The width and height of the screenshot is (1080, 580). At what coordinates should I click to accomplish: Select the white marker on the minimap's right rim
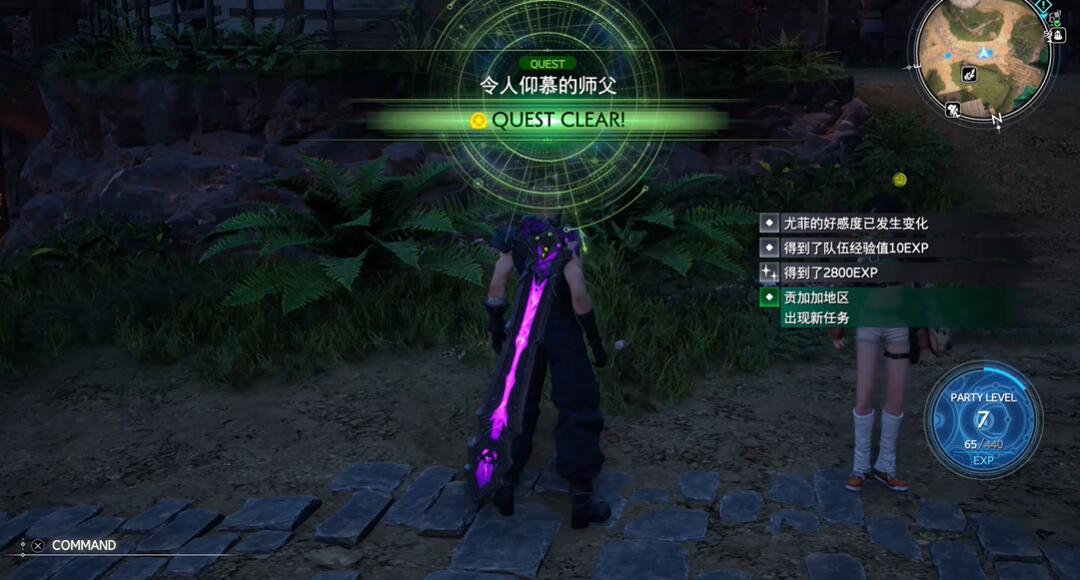coord(1057,35)
